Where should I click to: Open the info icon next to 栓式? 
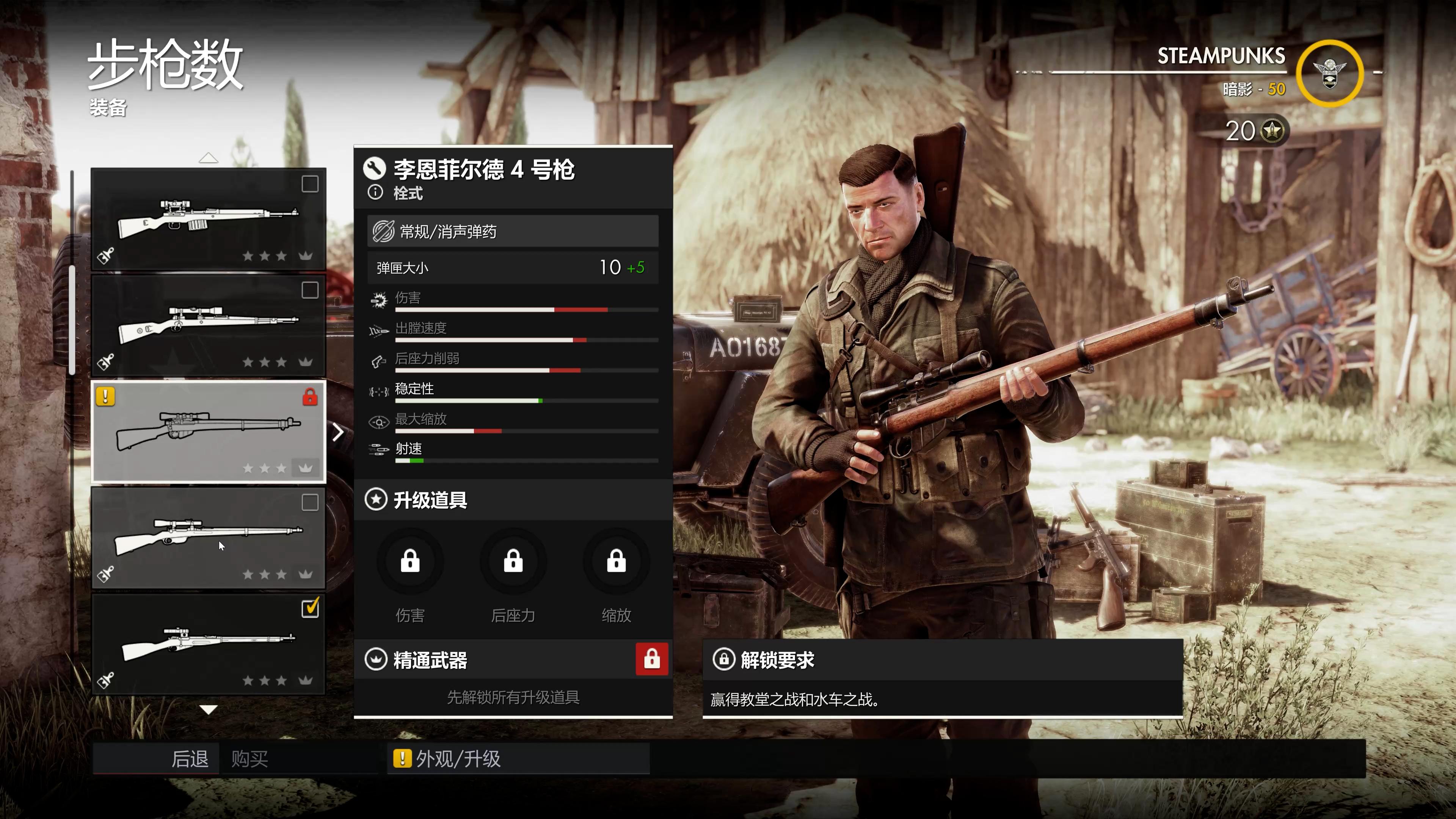pos(375,193)
